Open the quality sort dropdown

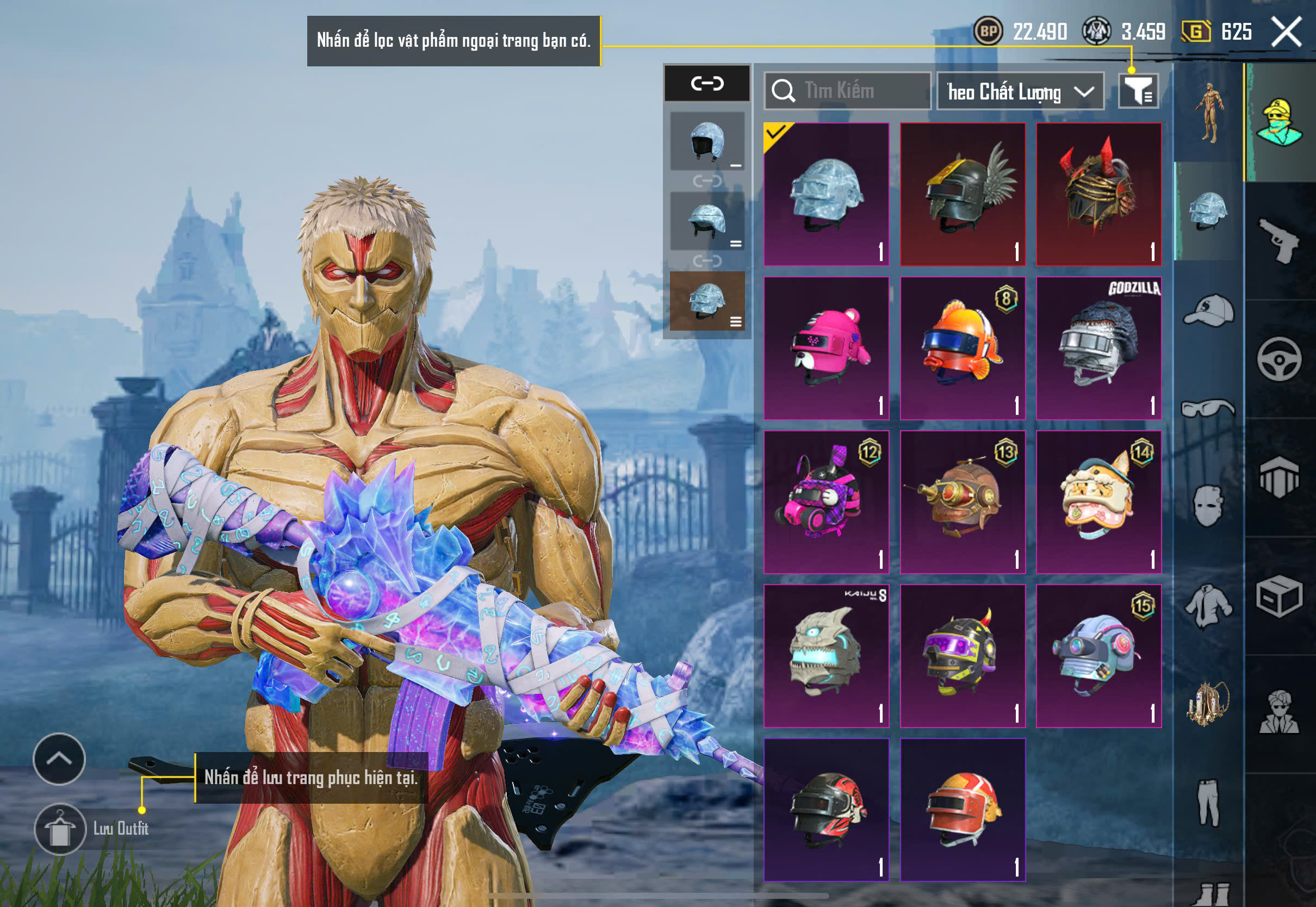[1020, 91]
